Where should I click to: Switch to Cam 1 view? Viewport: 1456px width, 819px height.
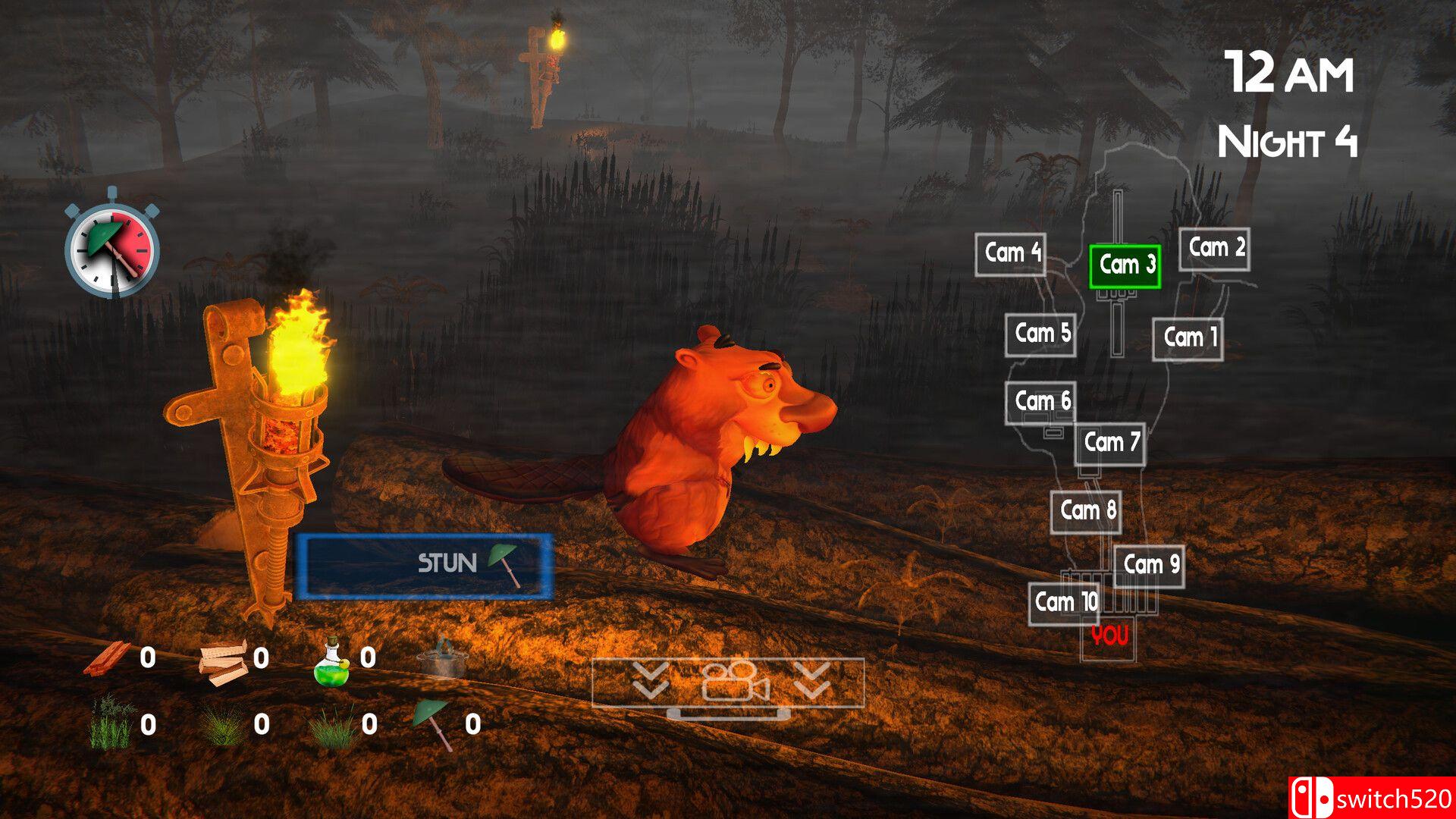(x=1188, y=338)
